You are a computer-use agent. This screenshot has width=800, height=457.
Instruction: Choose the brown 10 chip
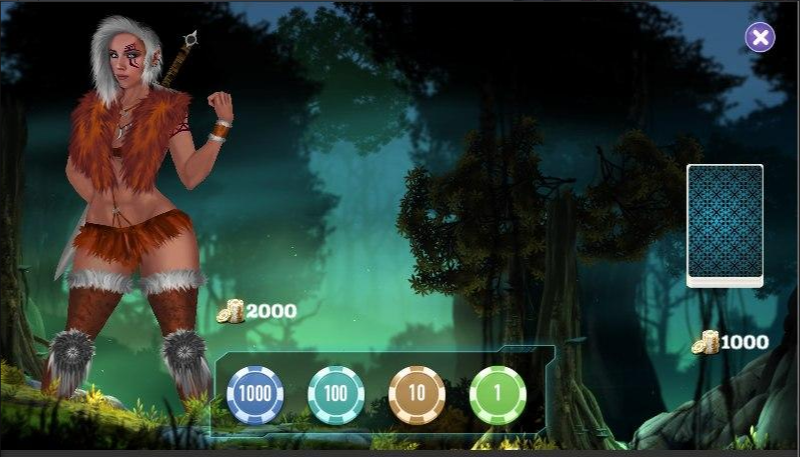click(x=417, y=393)
